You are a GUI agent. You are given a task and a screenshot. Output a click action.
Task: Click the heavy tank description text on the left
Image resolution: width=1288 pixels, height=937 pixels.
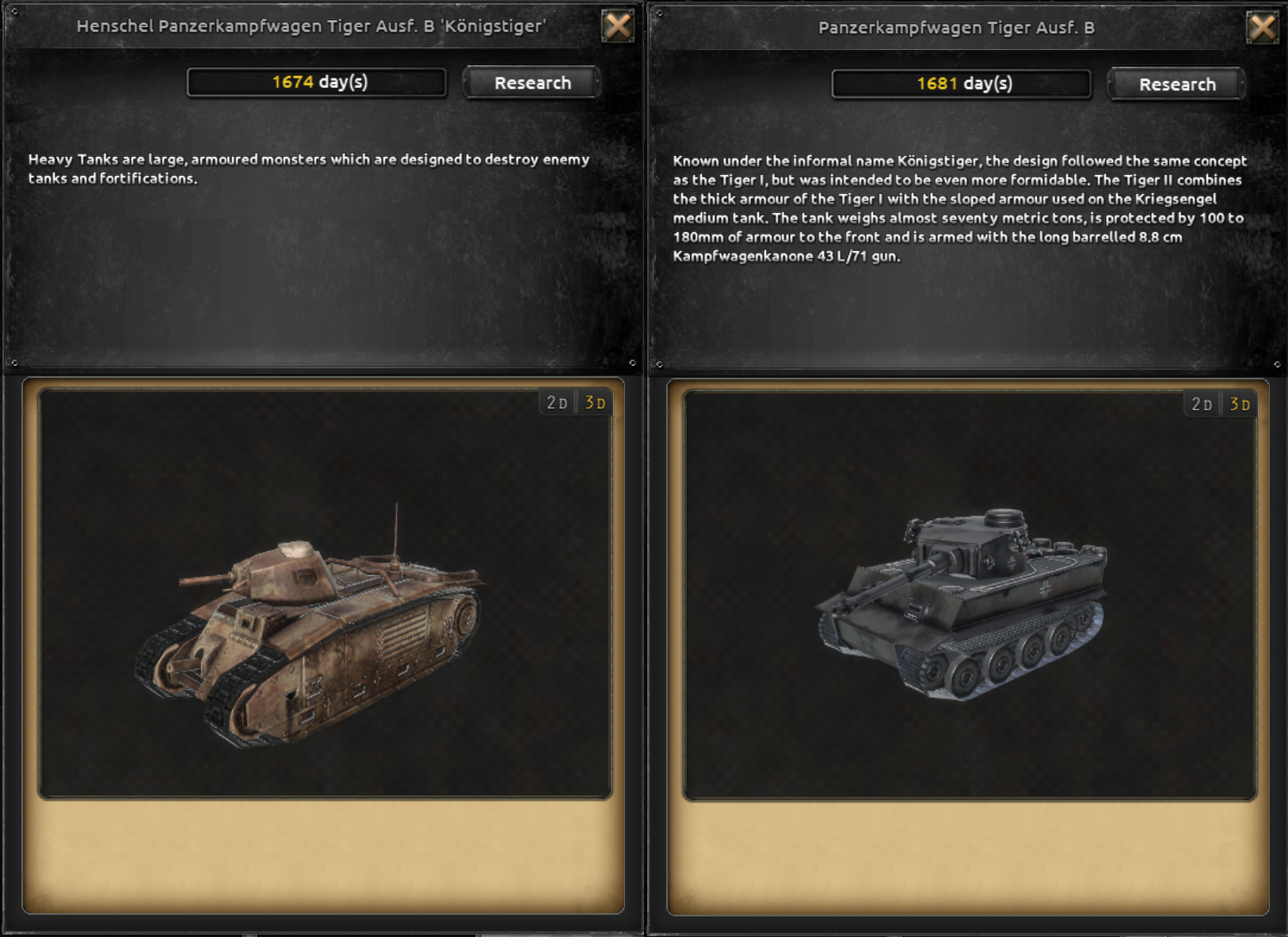tap(309, 168)
